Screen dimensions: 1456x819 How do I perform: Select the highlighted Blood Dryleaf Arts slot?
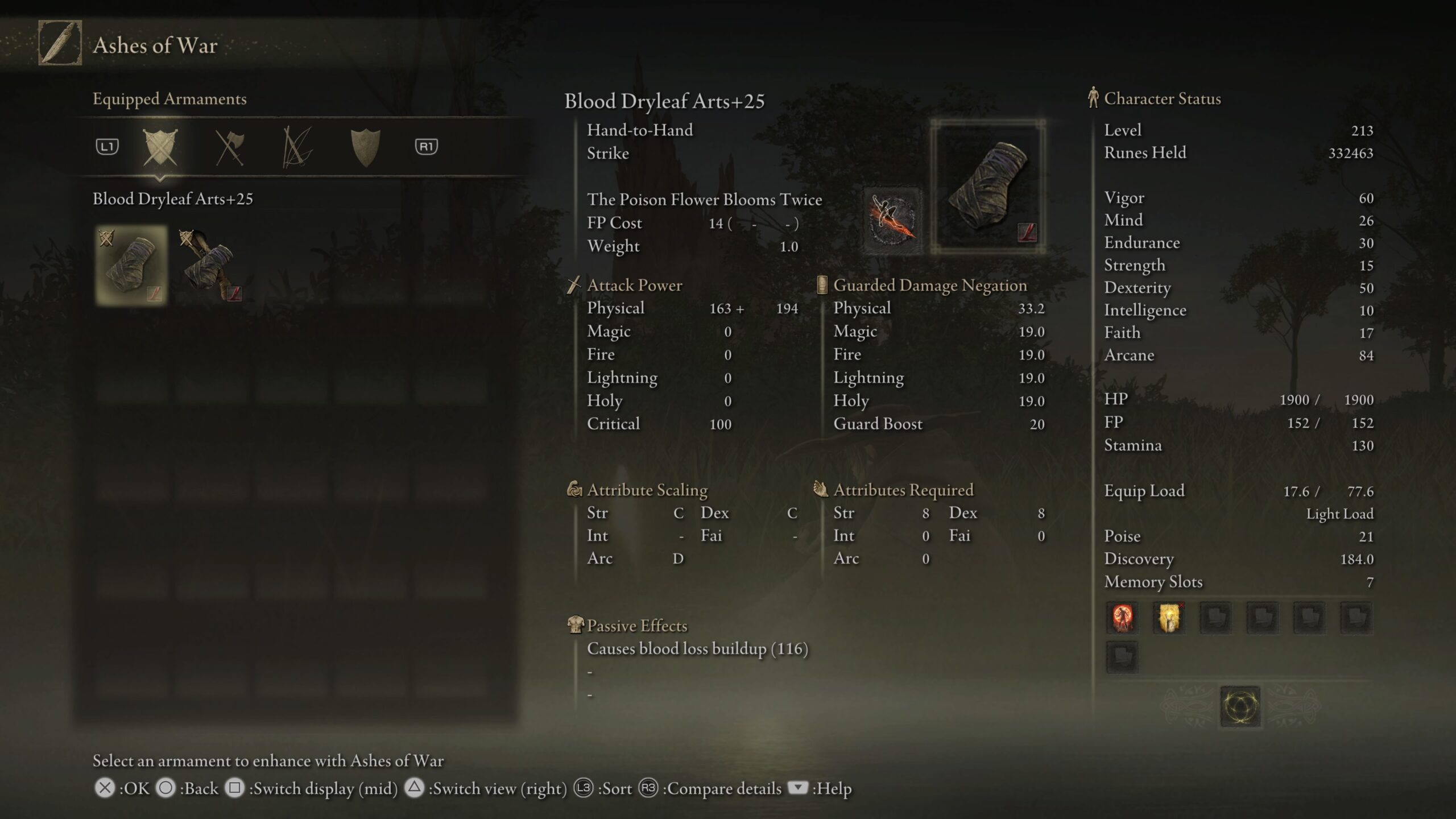tap(131, 265)
